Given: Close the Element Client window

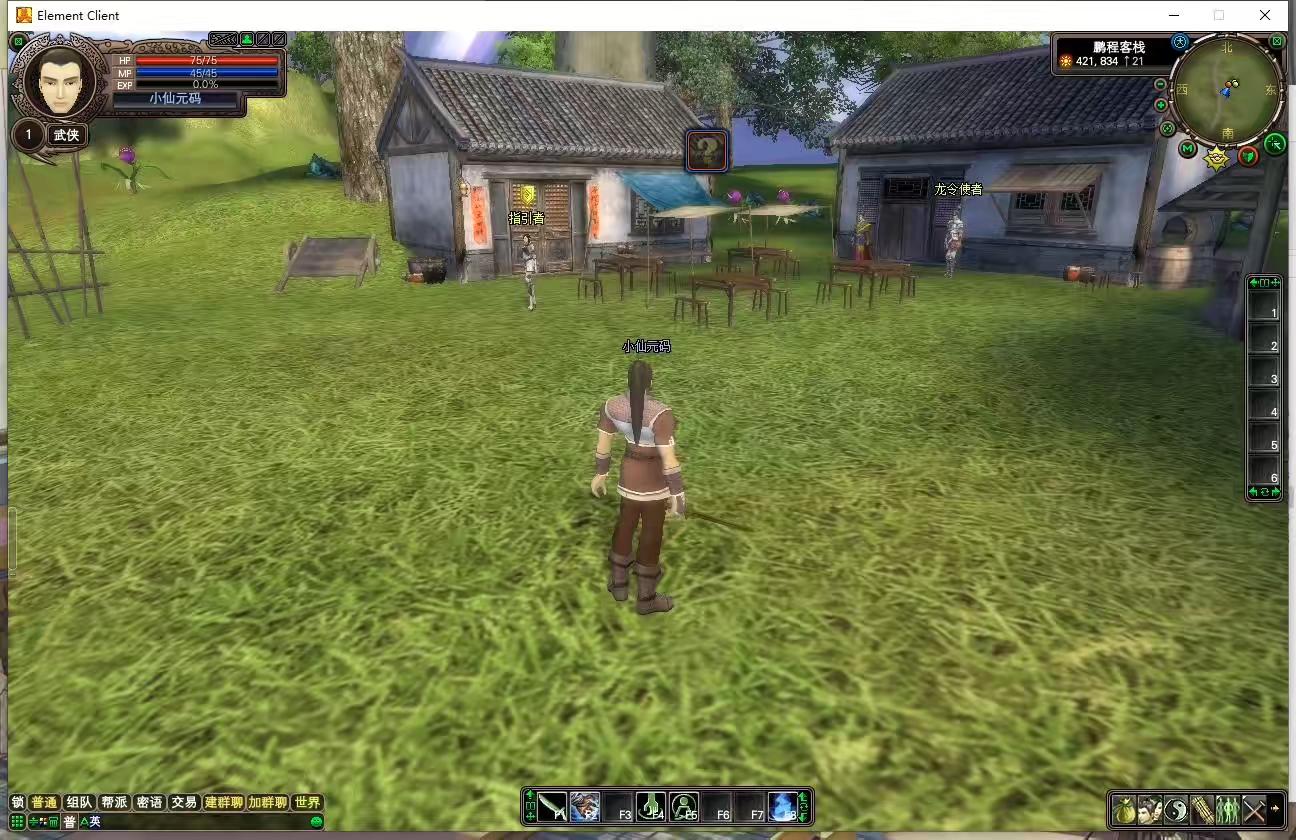Looking at the screenshot, I should (1265, 15).
